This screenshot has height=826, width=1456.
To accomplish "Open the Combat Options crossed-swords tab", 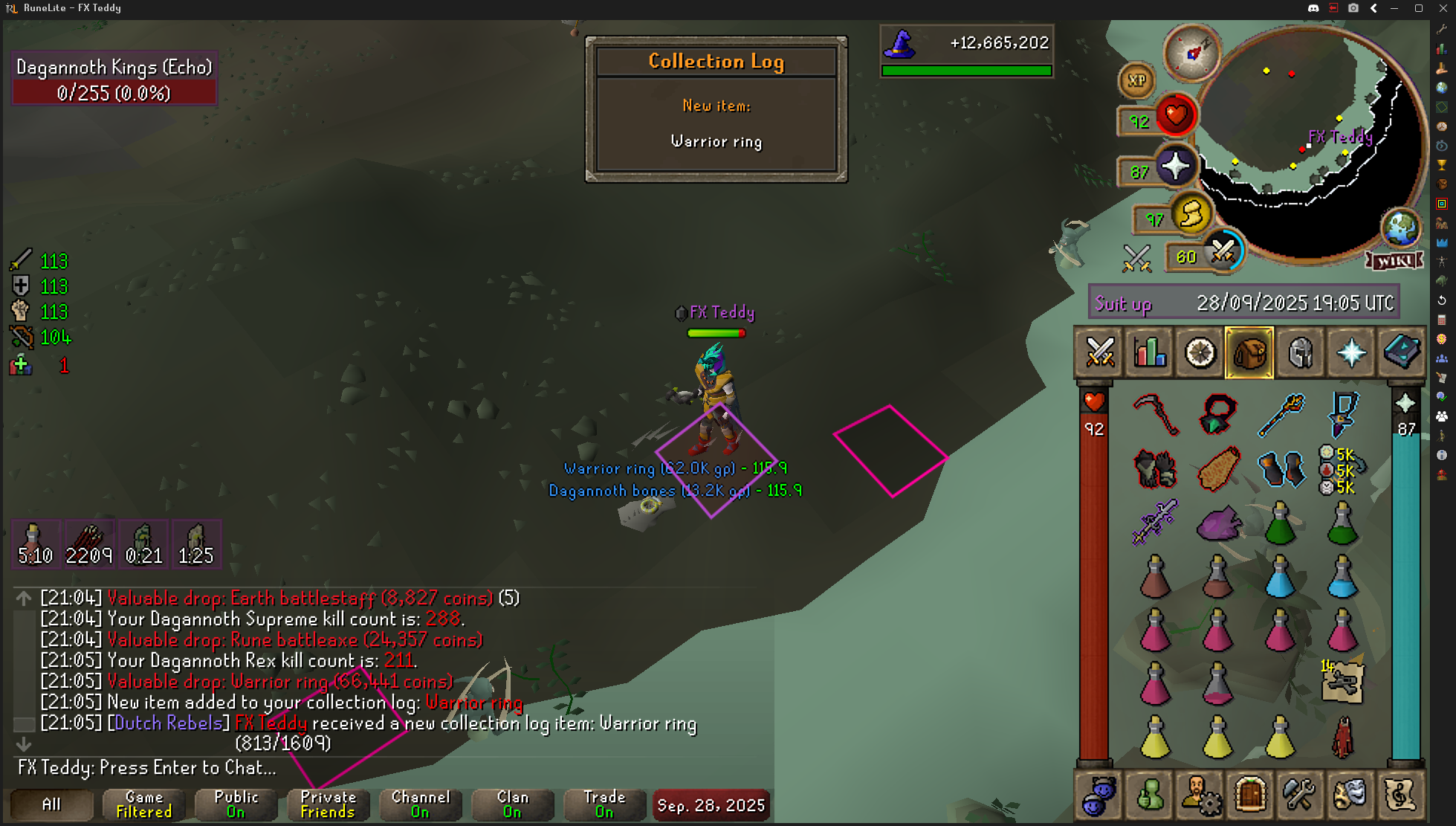I will 1100,352.
